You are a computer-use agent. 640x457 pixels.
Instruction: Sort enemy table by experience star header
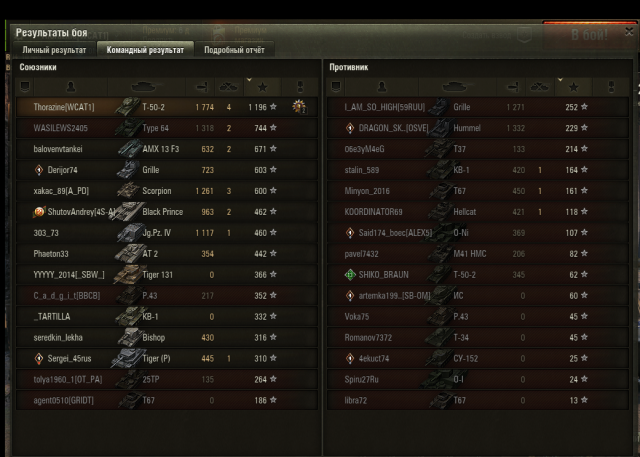point(571,86)
